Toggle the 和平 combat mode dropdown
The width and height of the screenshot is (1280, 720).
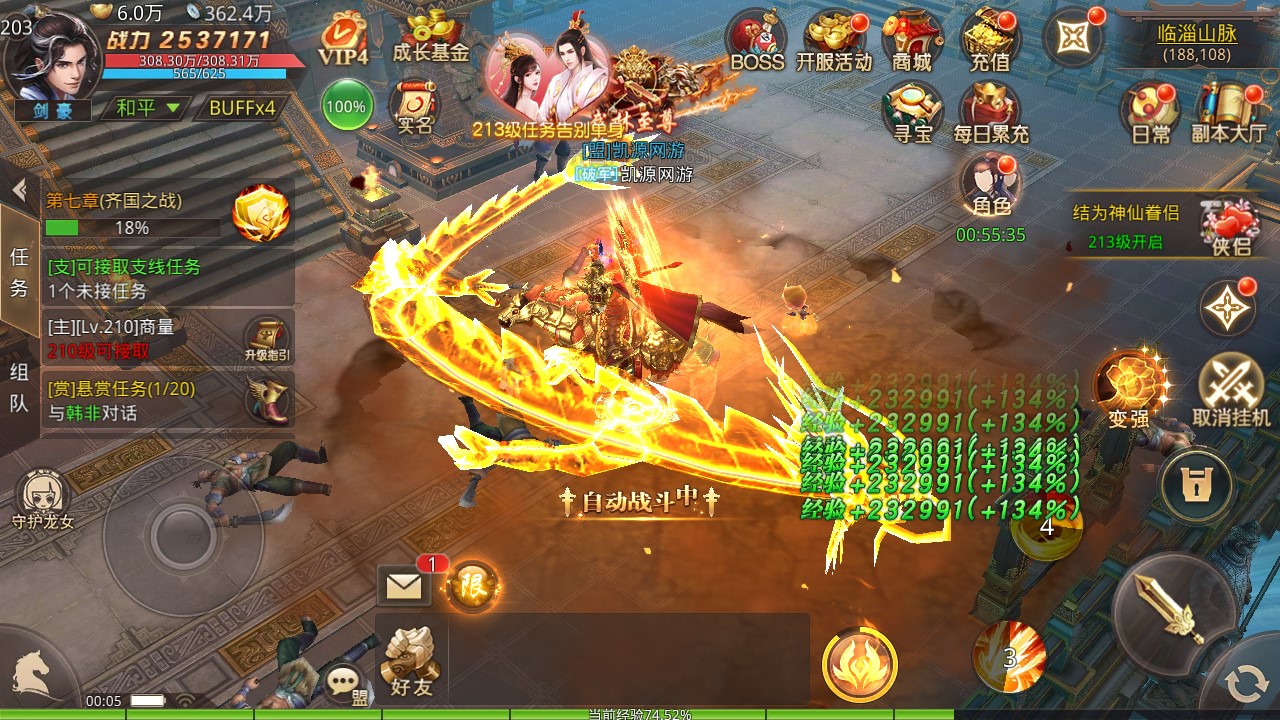click(148, 108)
